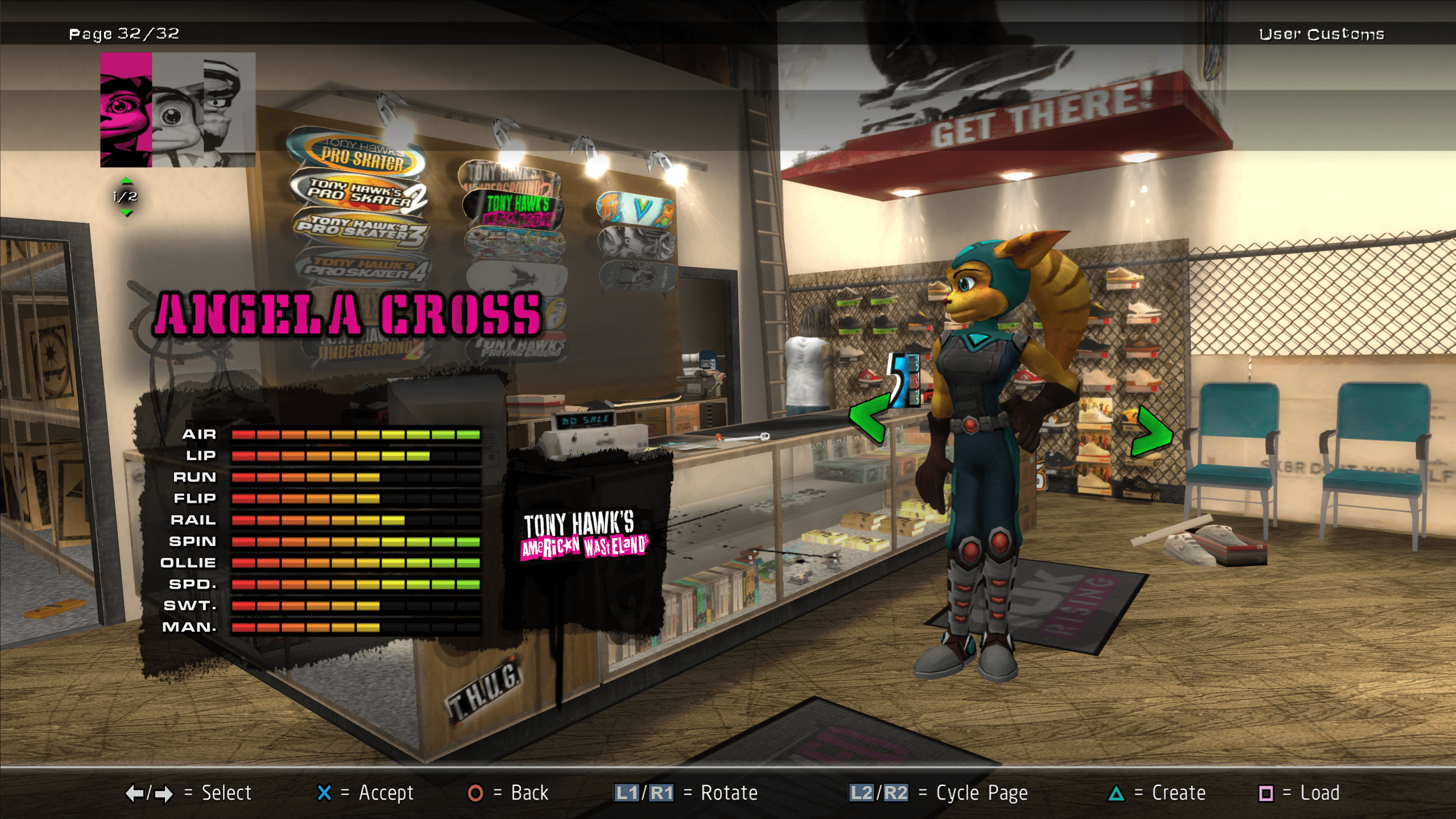This screenshot has width=1456, height=819.
Task: Choose the grey big-eyed character portrait
Action: point(177,110)
